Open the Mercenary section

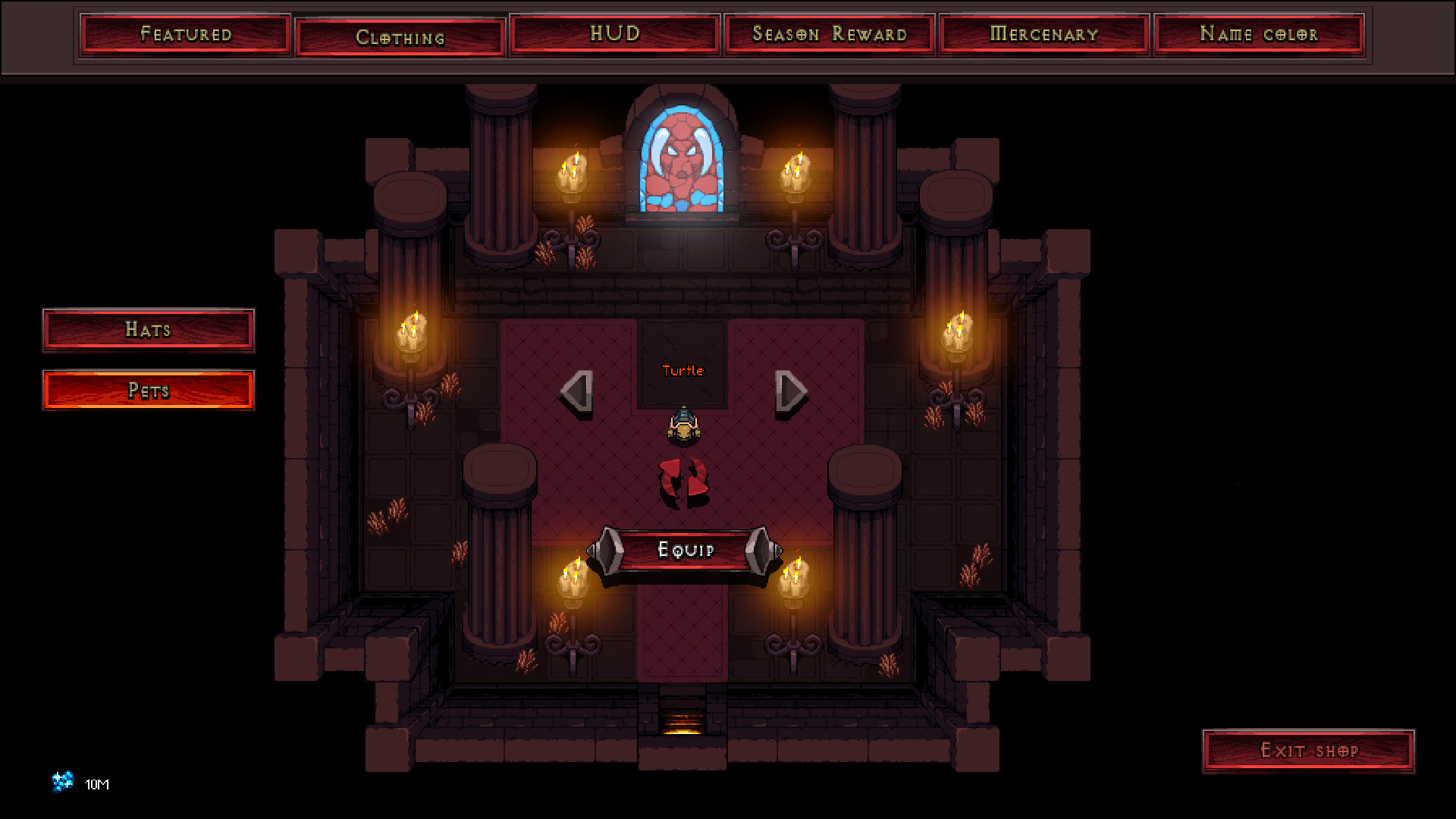tap(1043, 34)
